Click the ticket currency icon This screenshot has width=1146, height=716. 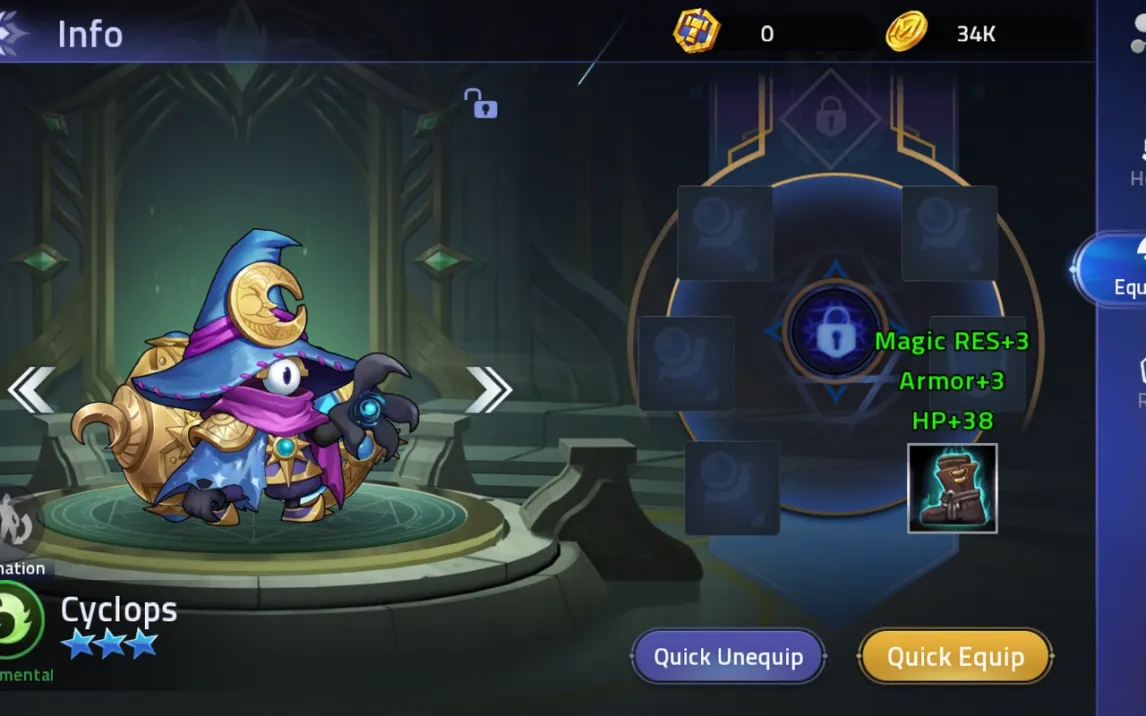click(696, 33)
